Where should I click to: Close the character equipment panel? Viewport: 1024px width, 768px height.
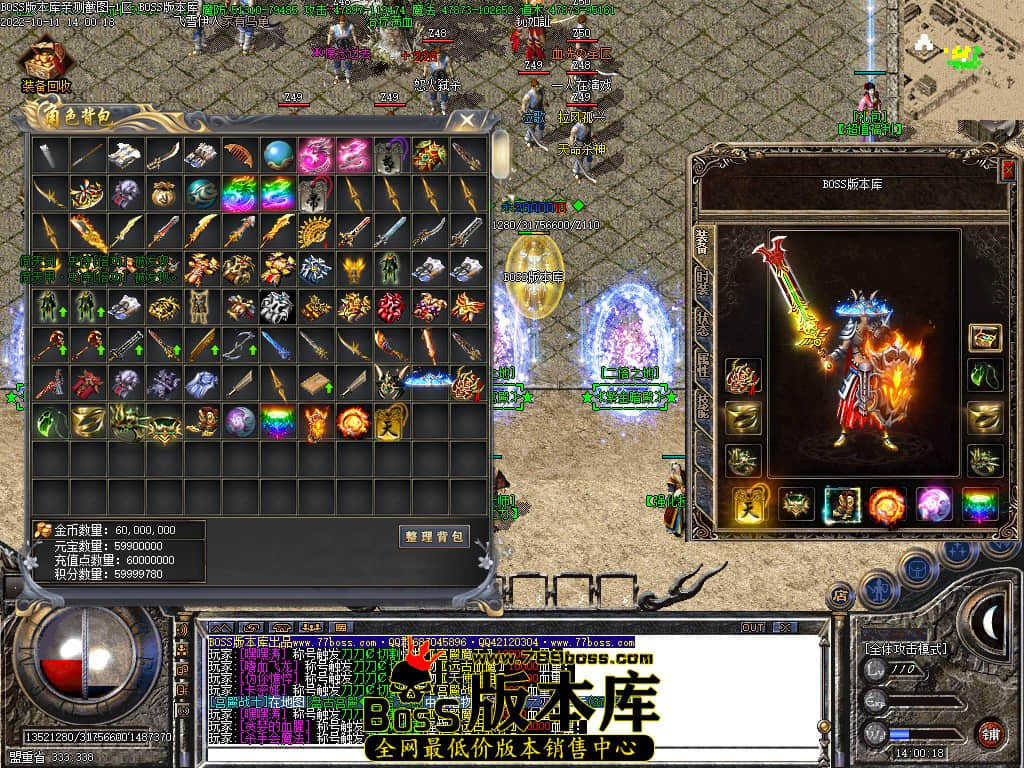click(1007, 170)
